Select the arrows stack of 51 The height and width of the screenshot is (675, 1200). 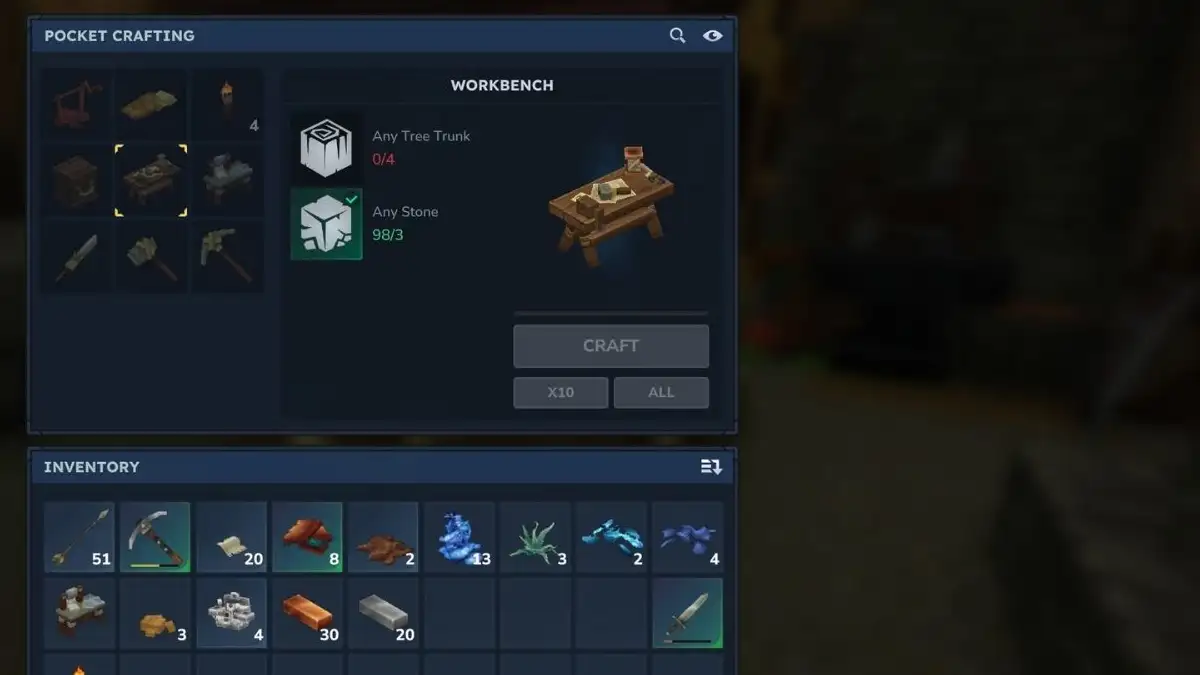[x=79, y=537]
